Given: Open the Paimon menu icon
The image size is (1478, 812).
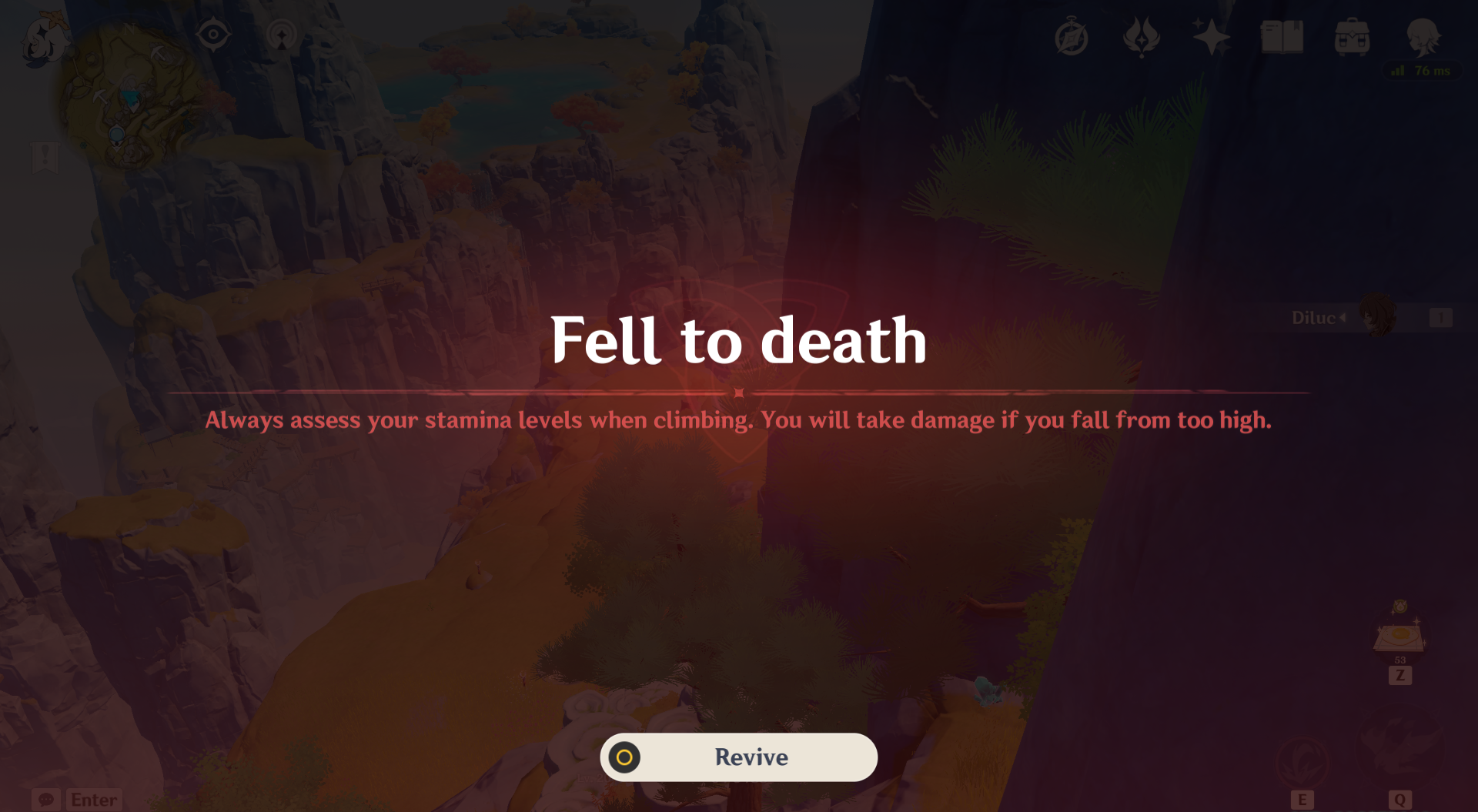Looking at the screenshot, I should pyautogui.click(x=42, y=40).
